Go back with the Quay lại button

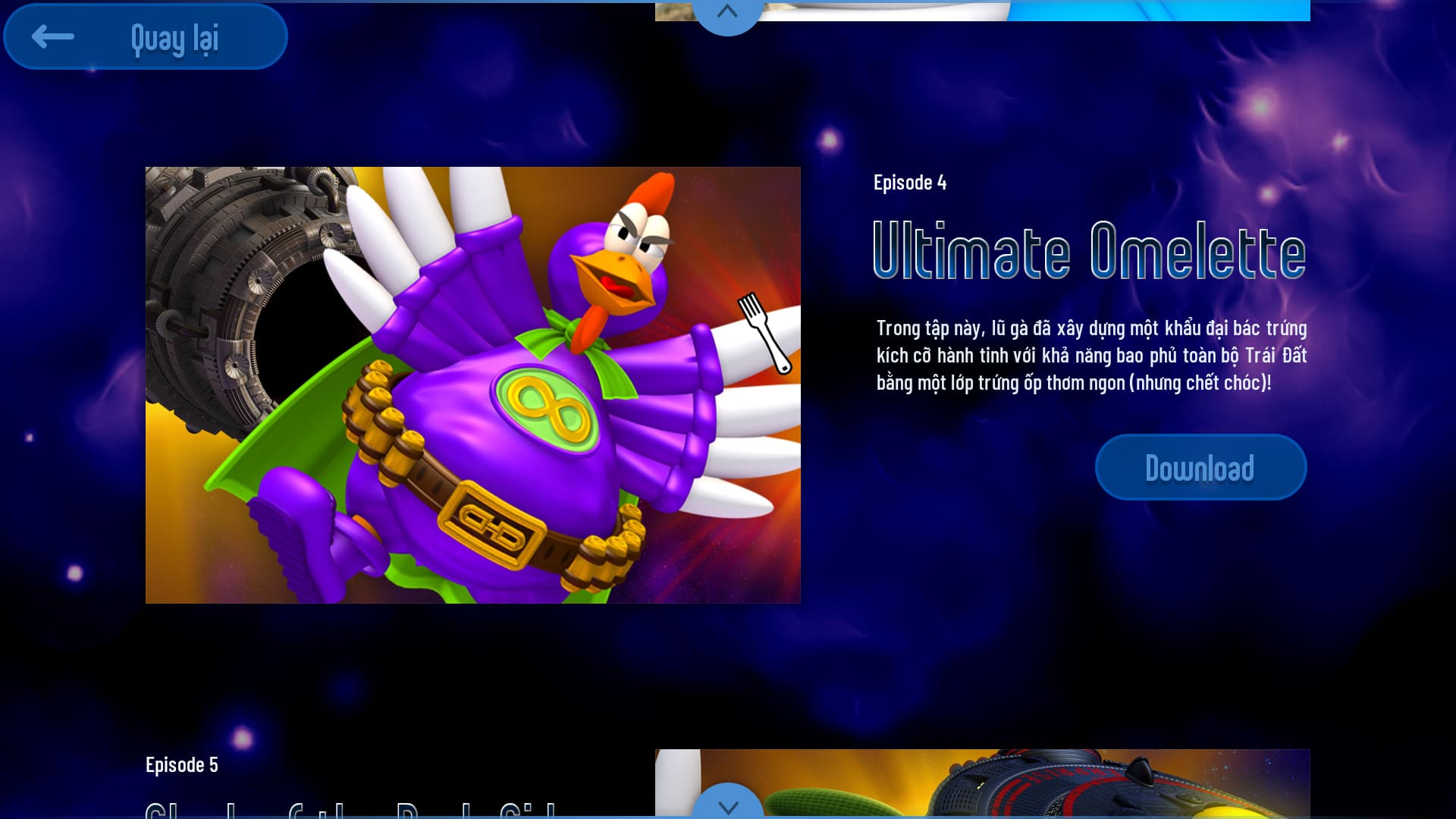pyautogui.click(x=146, y=36)
